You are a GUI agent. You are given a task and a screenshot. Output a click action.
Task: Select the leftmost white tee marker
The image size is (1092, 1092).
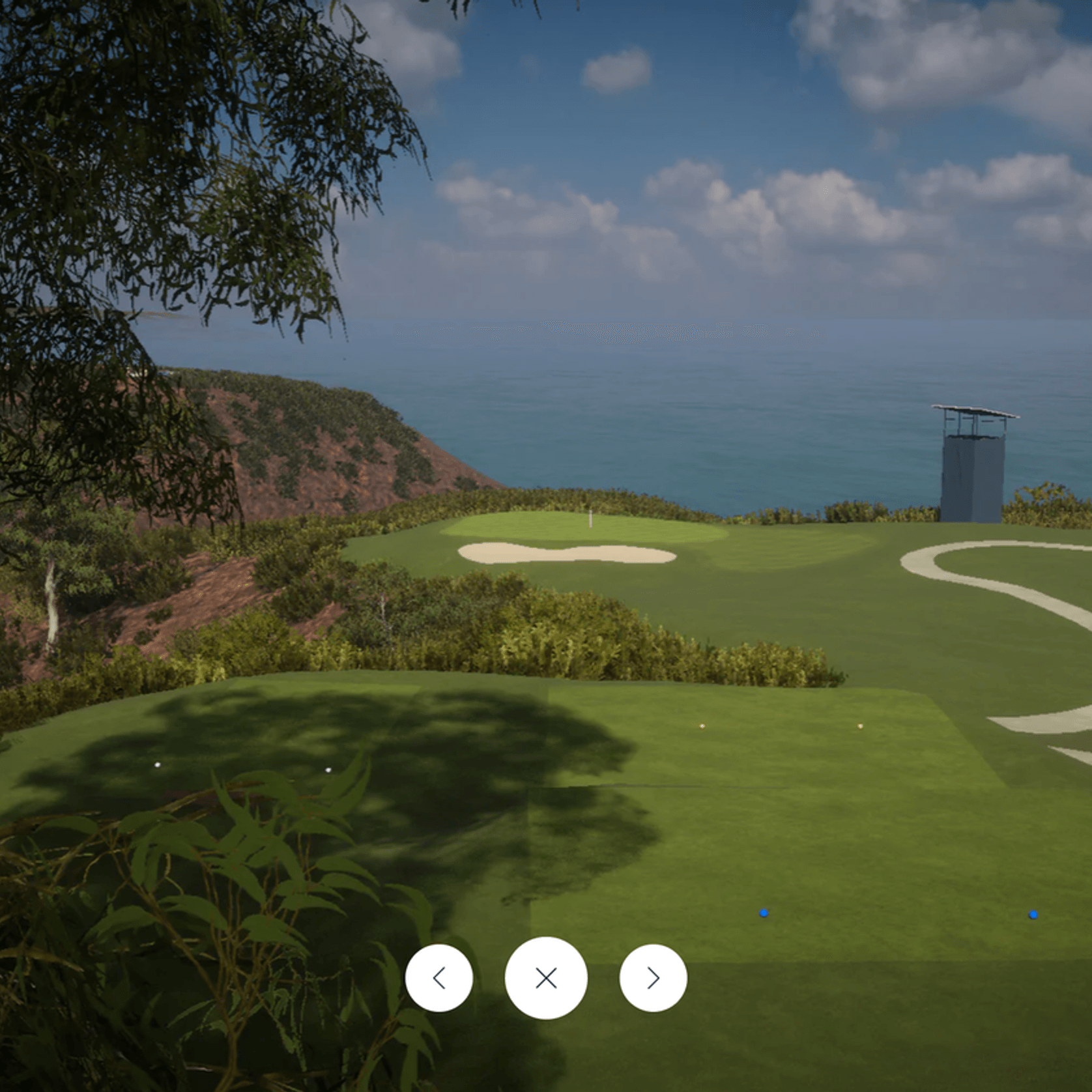pyautogui.click(x=156, y=764)
